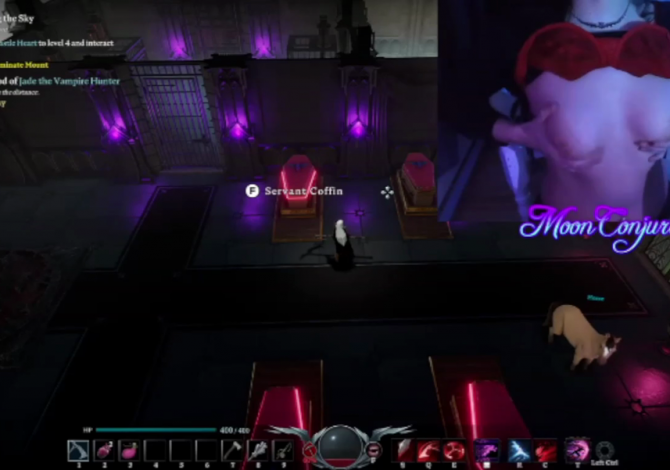Use the pink potion in hotbar slot 2

(104, 451)
